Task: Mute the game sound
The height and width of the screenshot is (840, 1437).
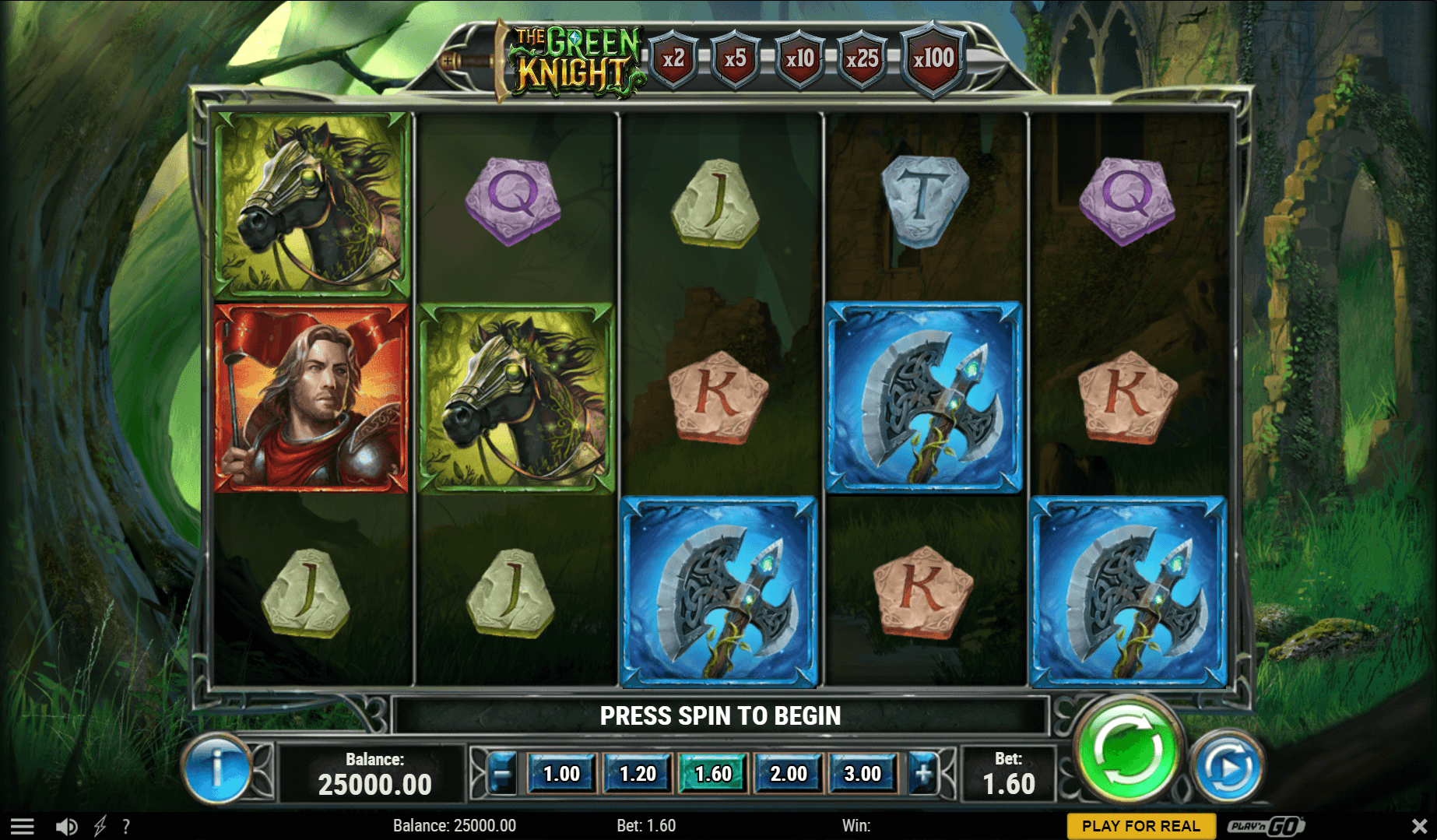Action: [x=66, y=826]
